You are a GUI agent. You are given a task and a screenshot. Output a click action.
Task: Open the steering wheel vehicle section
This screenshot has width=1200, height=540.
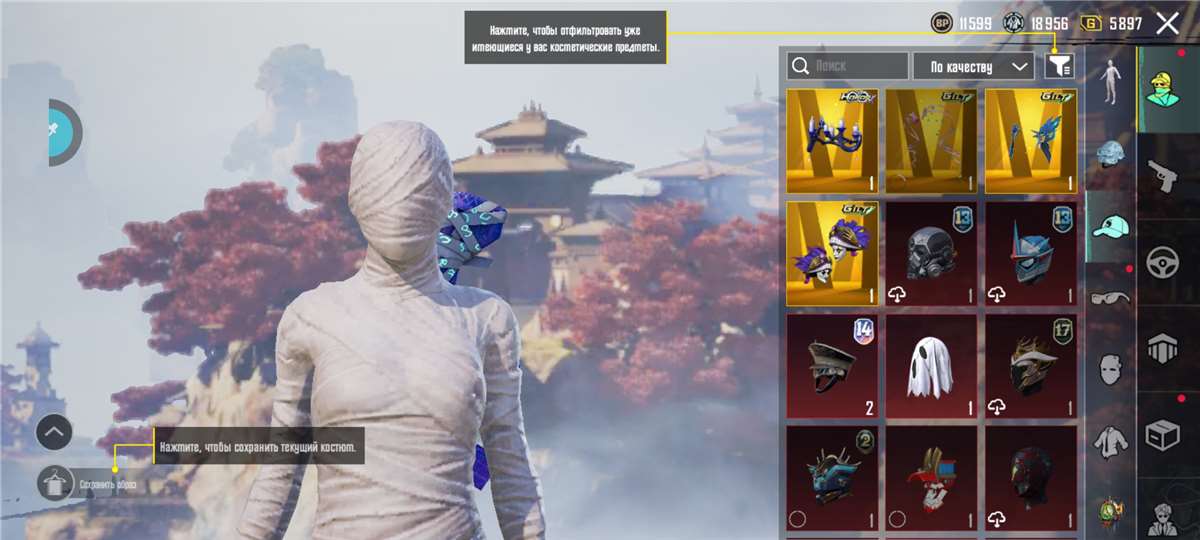point(1164,263)
